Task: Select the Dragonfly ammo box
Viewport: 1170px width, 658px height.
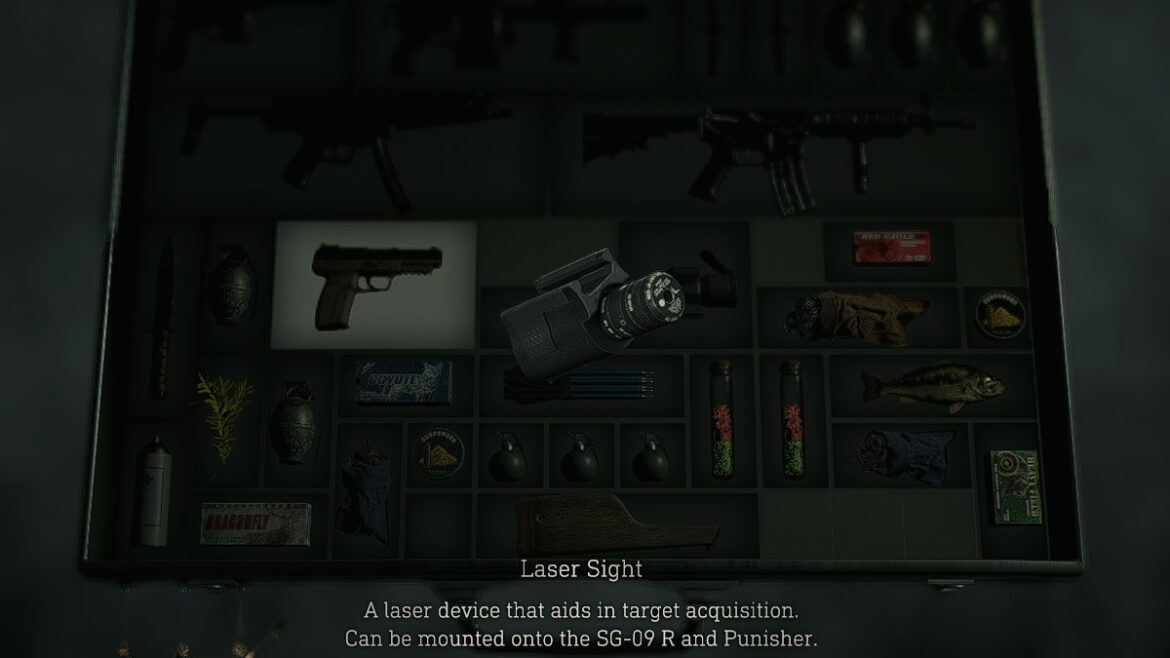Action: (254, 523)
